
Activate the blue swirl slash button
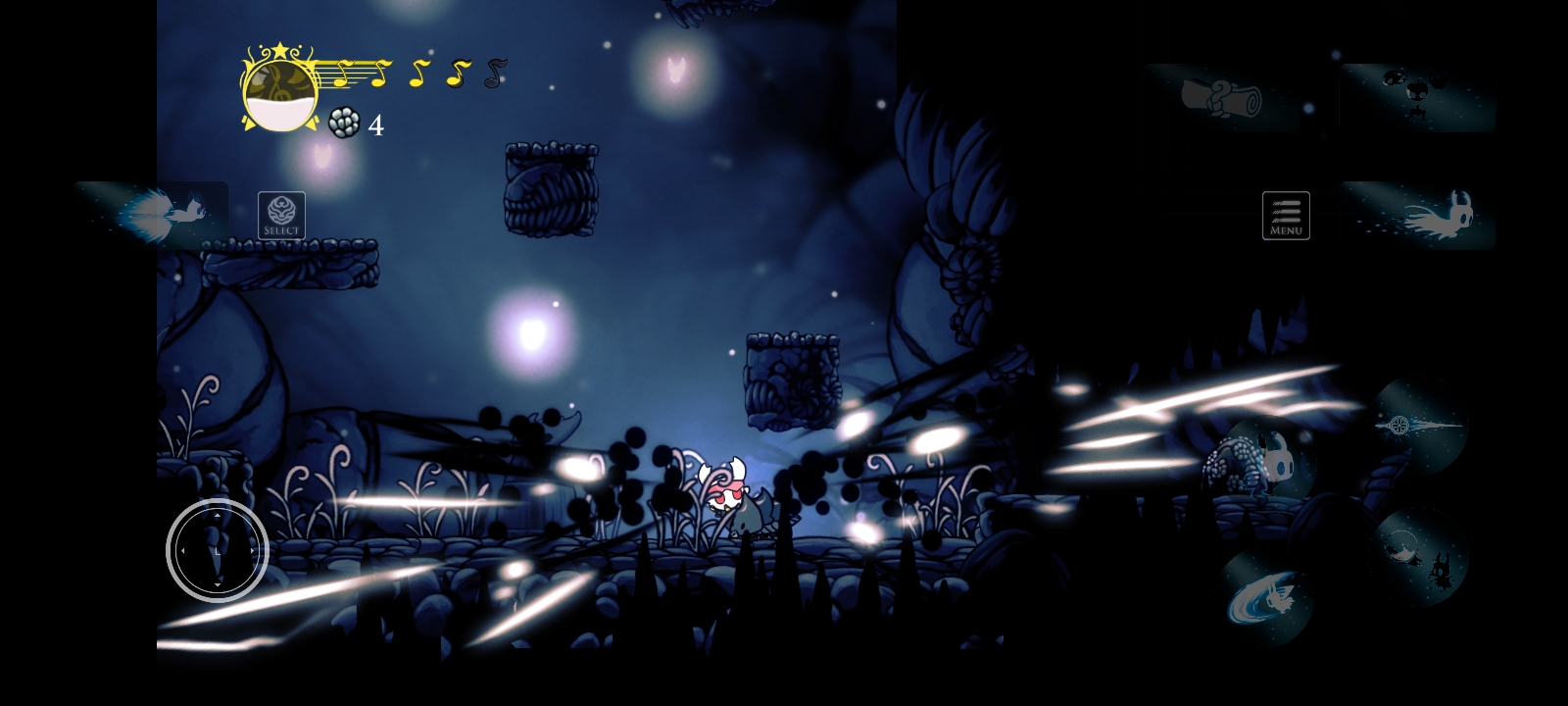click(1266, 596)
